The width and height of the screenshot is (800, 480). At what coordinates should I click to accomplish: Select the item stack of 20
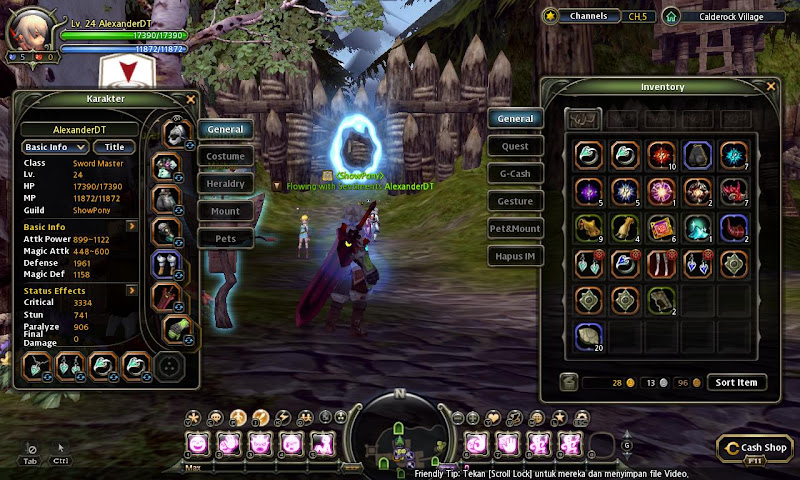click(590, 336)
